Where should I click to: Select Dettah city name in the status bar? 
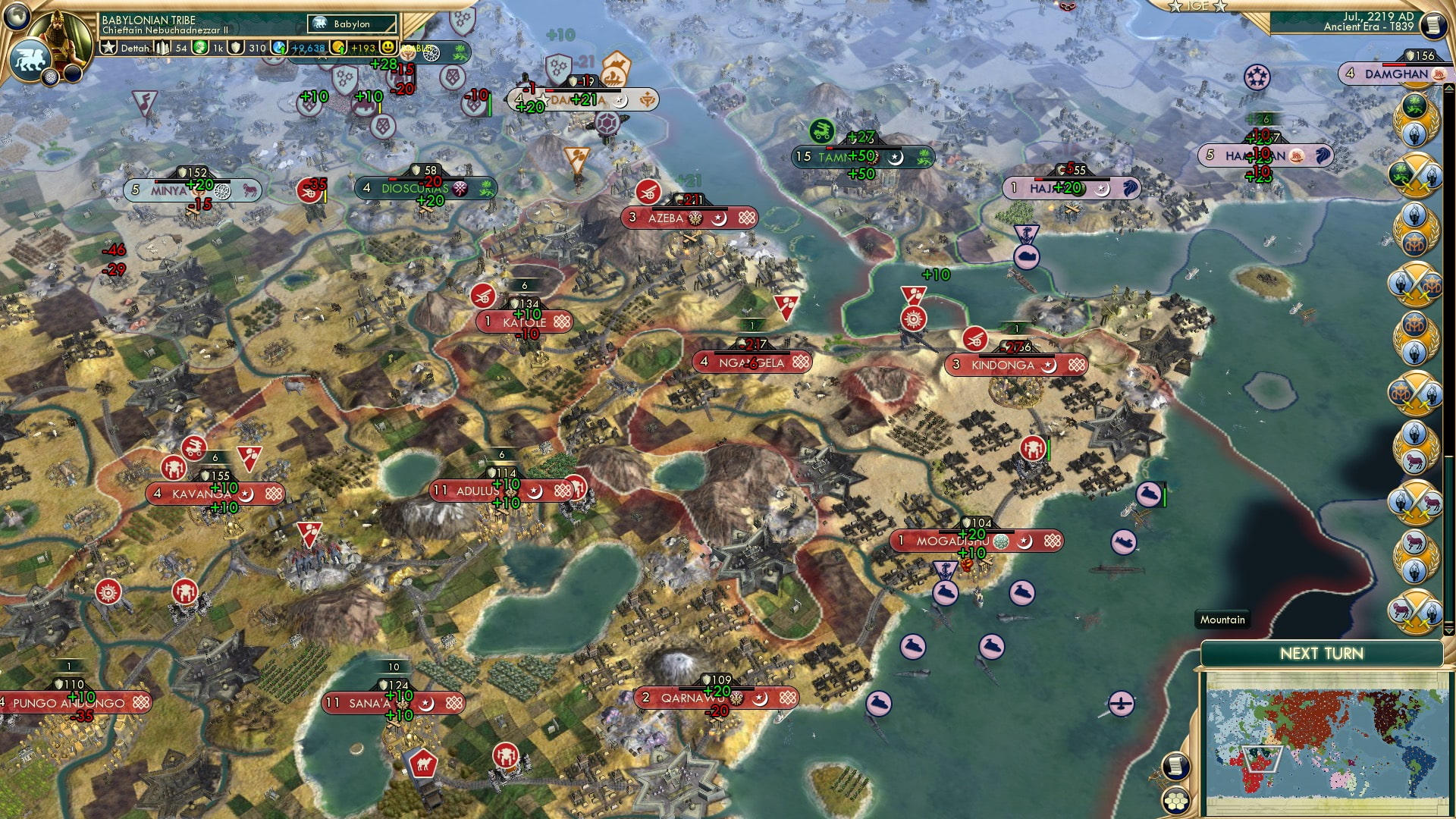(x=134, y=49)
